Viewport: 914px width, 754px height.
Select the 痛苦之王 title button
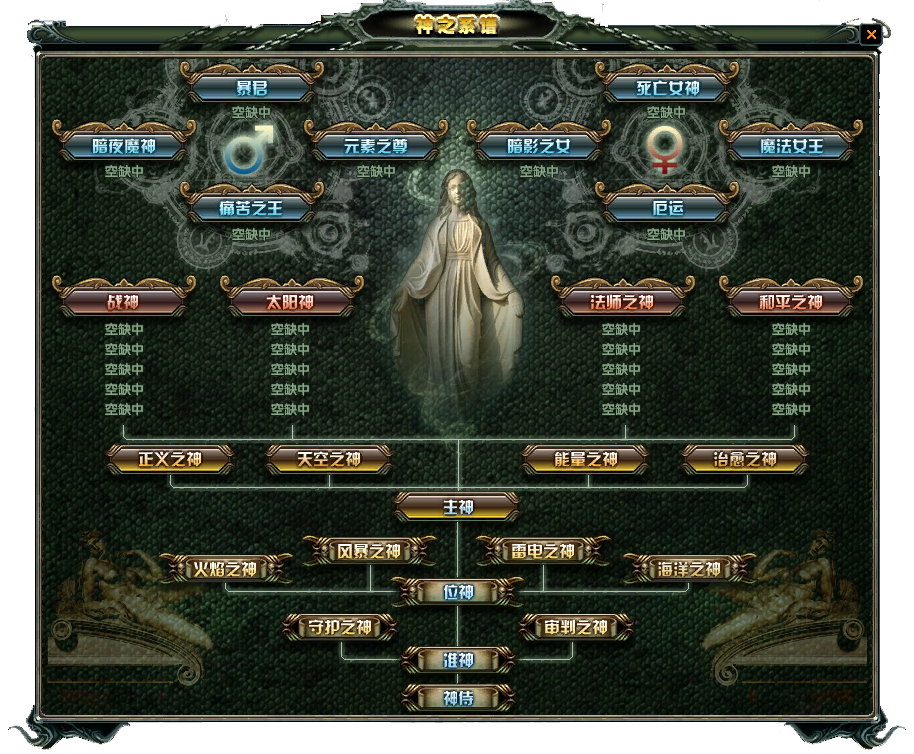tap(252, 209)
